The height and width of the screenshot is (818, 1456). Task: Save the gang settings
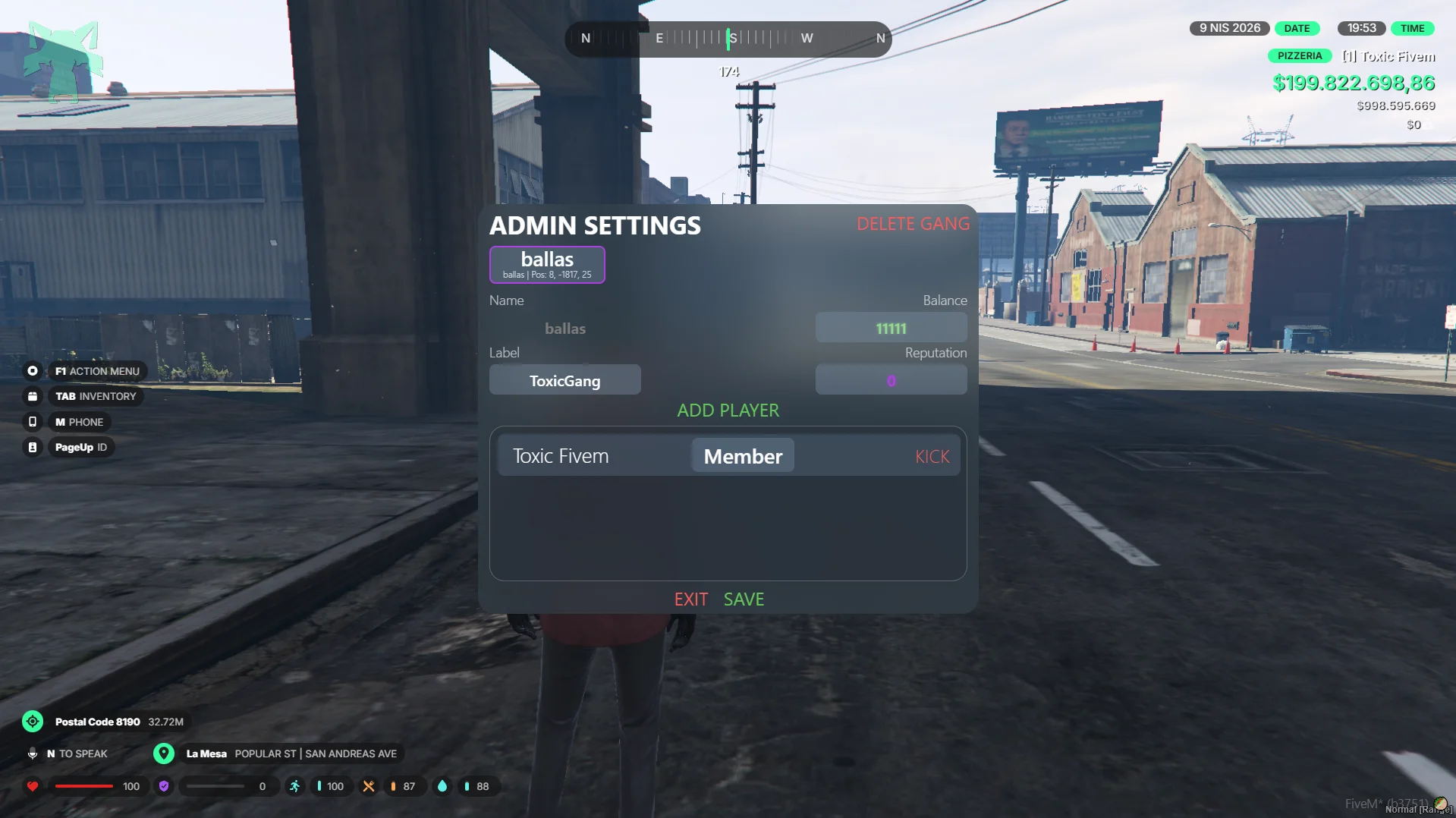click(x=744, y=599)
